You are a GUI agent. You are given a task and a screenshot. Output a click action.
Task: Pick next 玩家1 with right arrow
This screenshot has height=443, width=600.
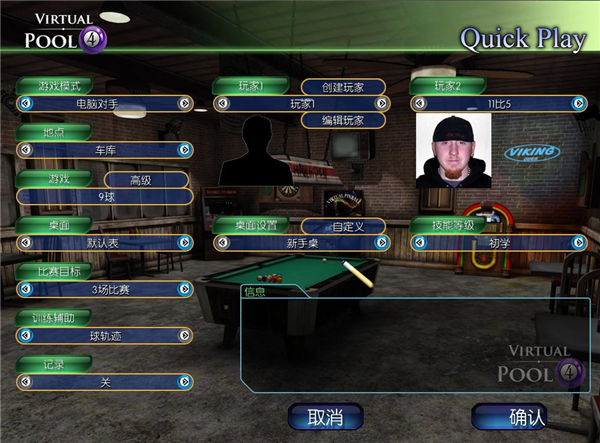(380, 103)
